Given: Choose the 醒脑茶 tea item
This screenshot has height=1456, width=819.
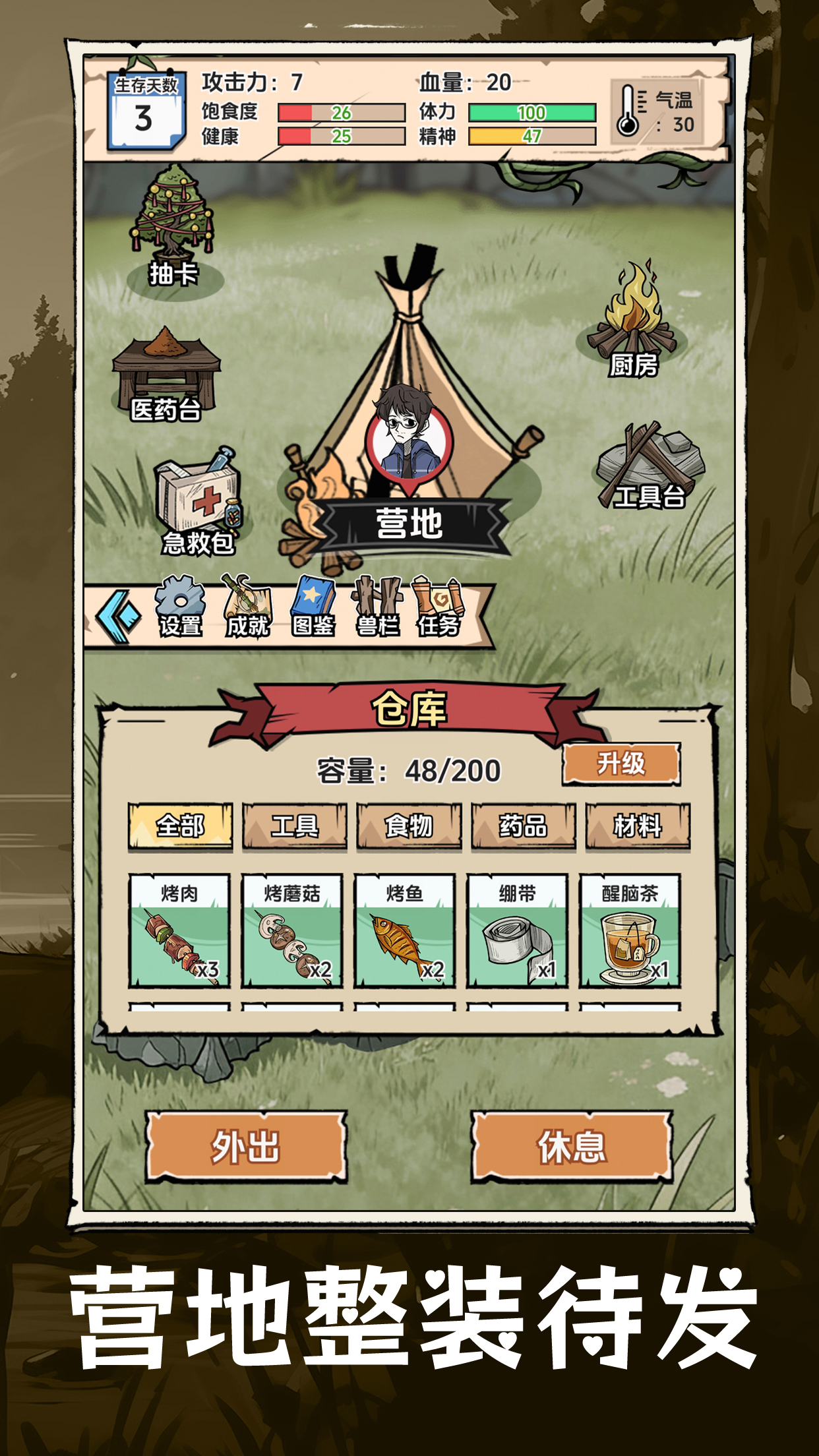Looking at the screenshot, I should pyautogui.click(x=630, y=930).
